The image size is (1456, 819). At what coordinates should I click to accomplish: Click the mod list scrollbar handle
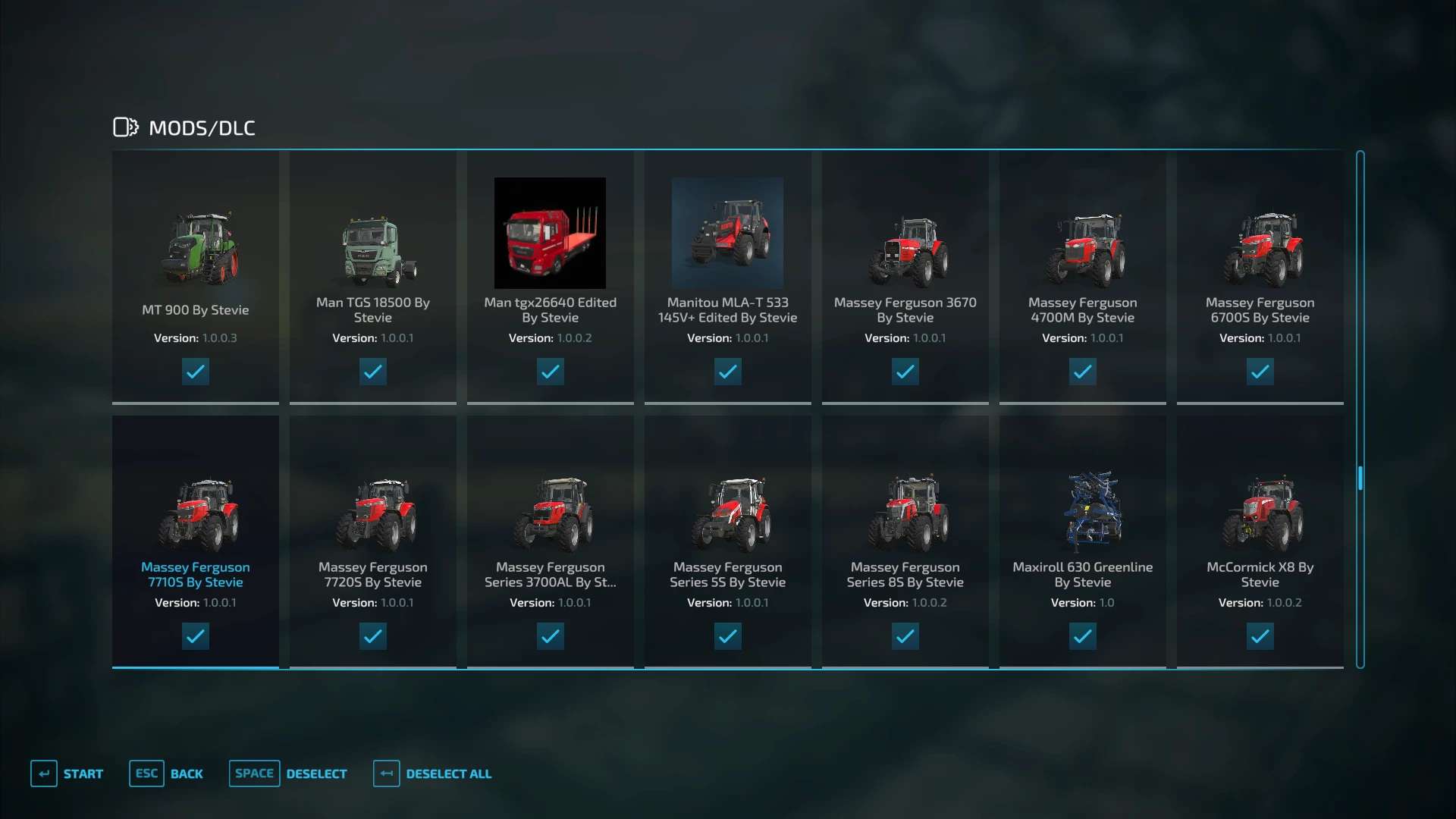tap(1360, 478)
